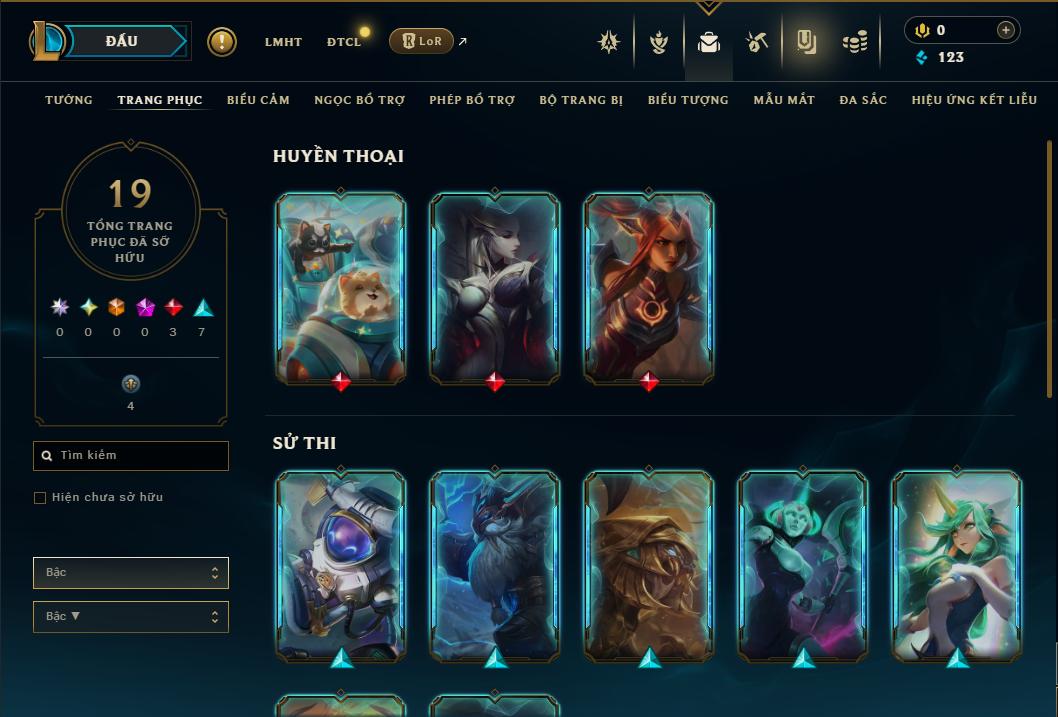Go to the Ngọc Bổ Trợ tab
This screenshot has height=717, width=1058.
point(359,100)
